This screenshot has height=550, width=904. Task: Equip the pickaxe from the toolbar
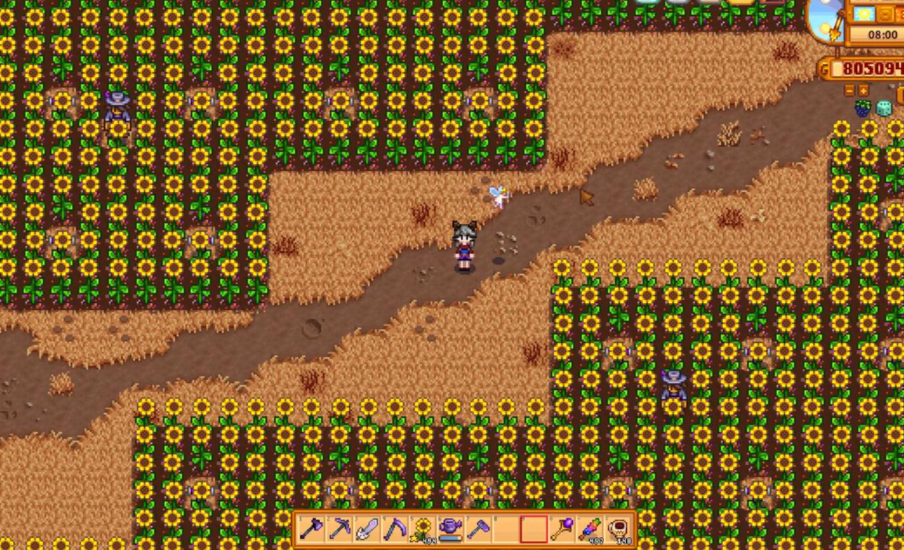click(339, 527)
